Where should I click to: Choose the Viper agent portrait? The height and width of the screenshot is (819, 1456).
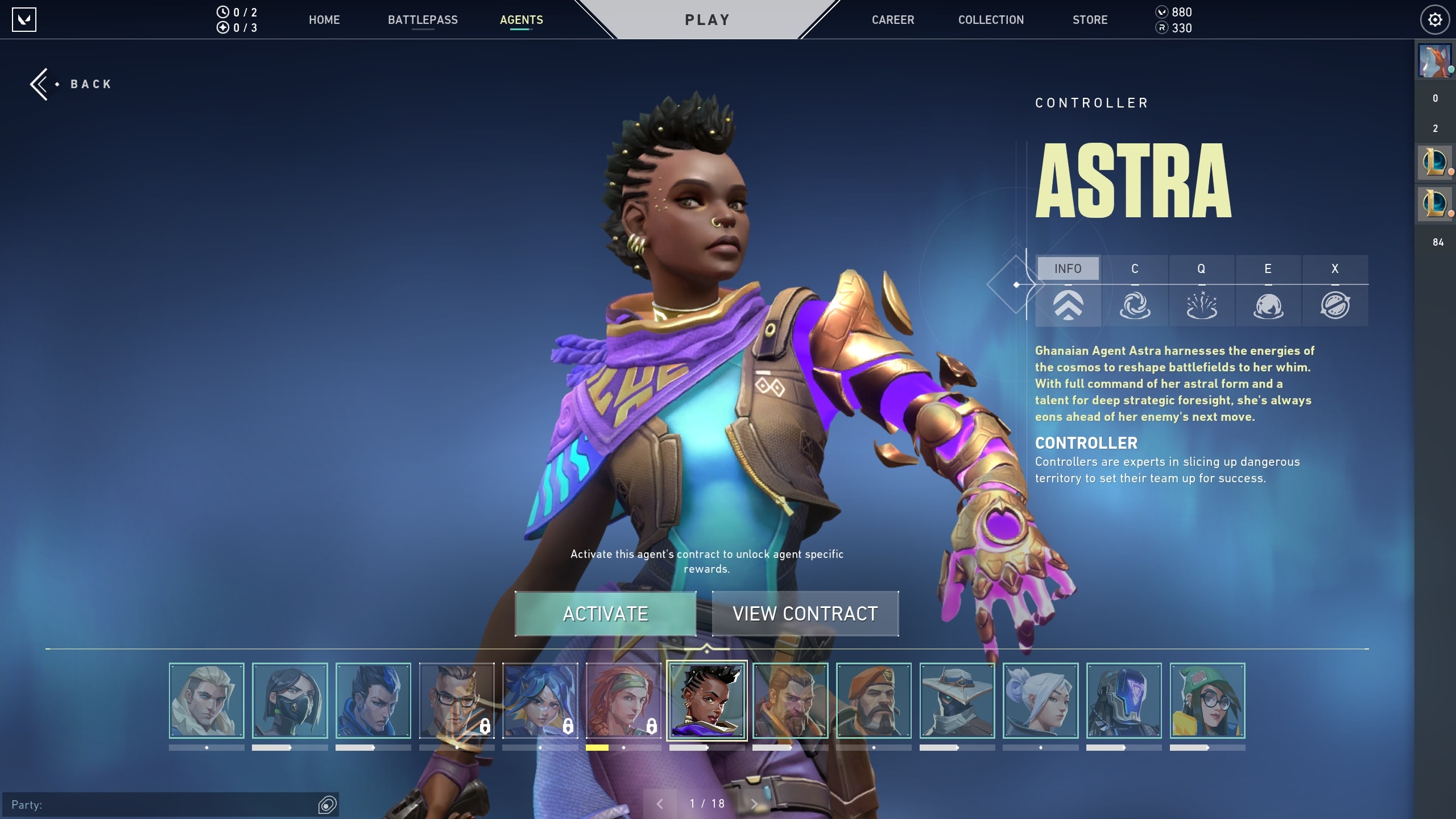tap(289, 701)
